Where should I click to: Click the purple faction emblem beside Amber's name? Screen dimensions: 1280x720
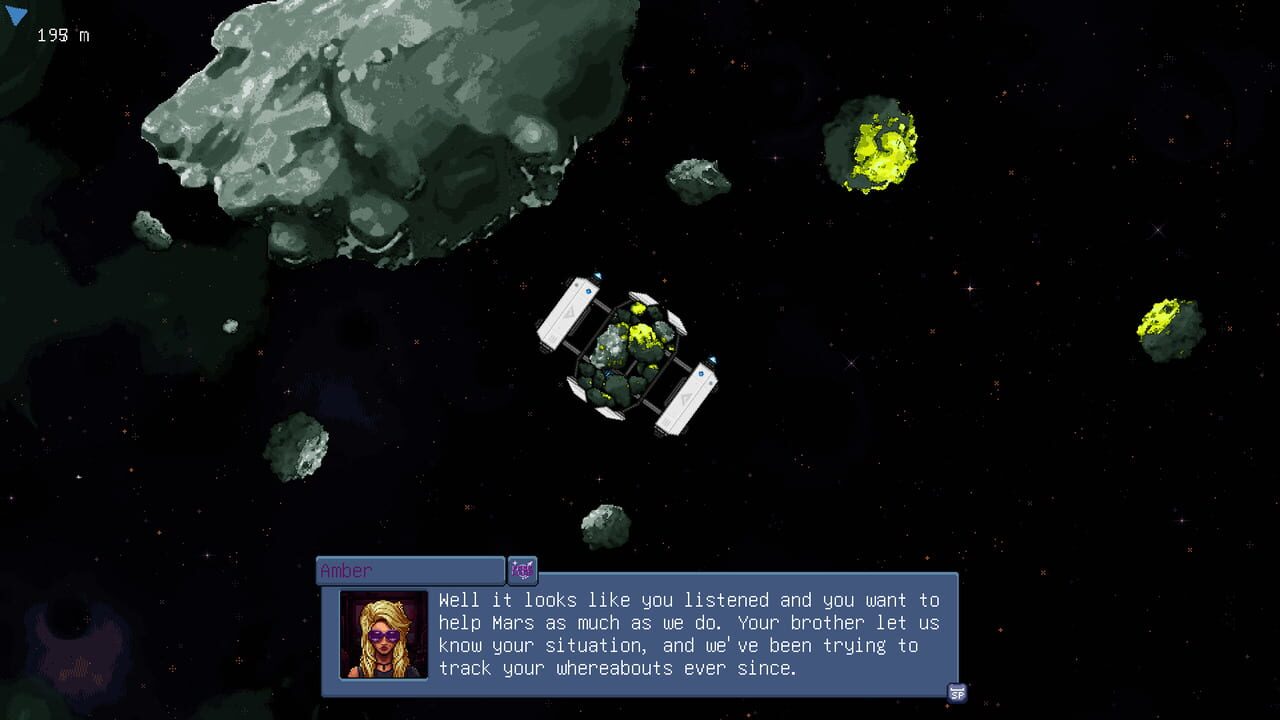pos(521,570)
